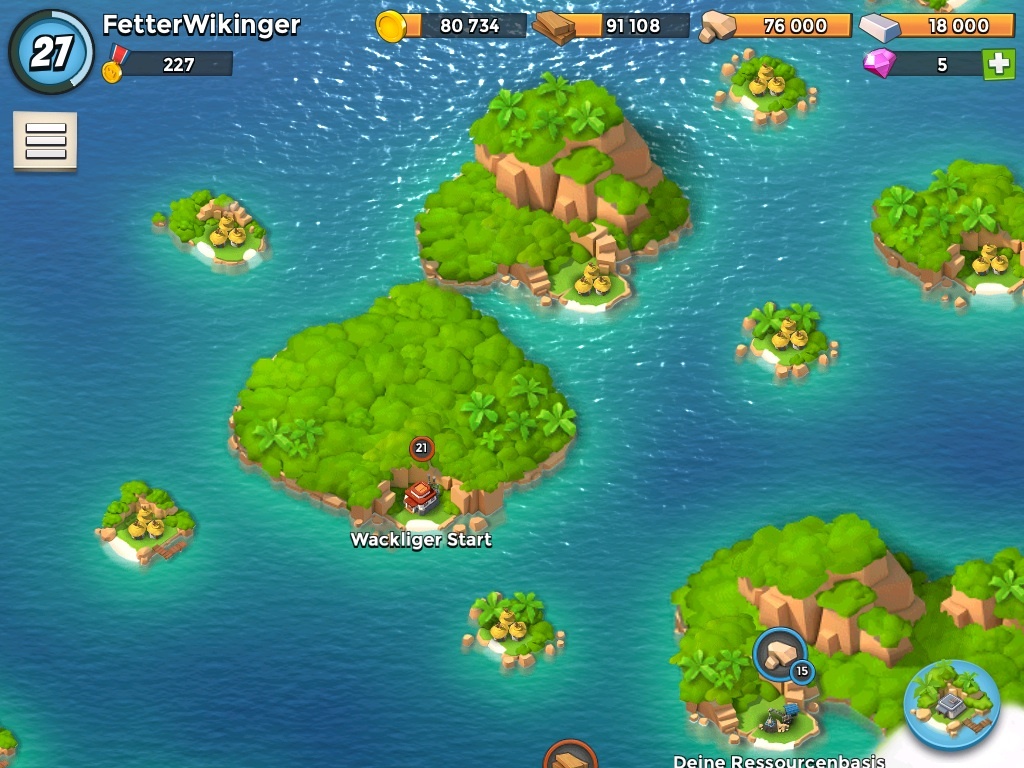Select the level 21 Wackliger Start marker
The height and width of the screenshot is (768, 1024).
[421, 449]
